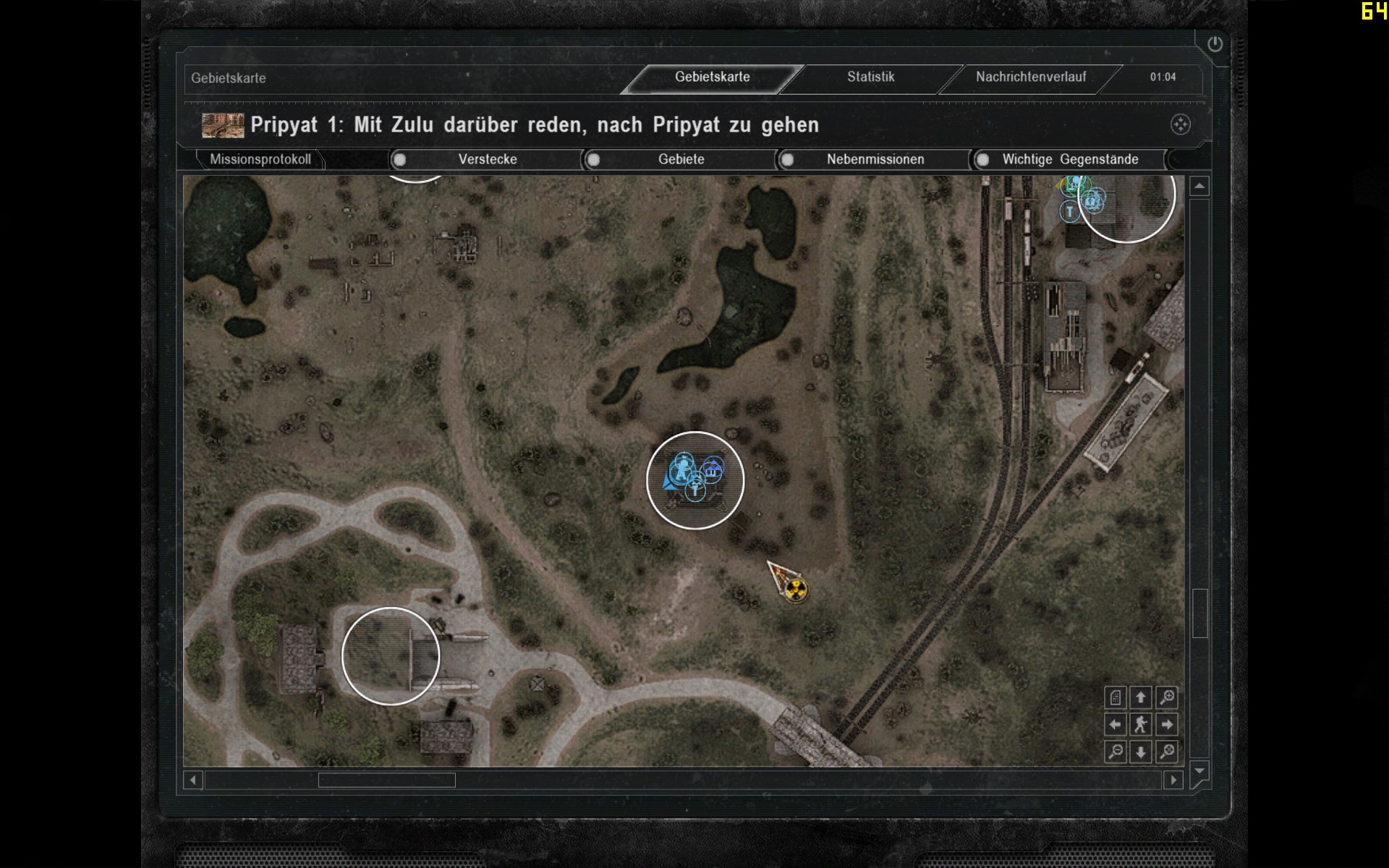Click the map legend document button
This screenshot has width=1389, height=868.
[x=1116, y=697]
